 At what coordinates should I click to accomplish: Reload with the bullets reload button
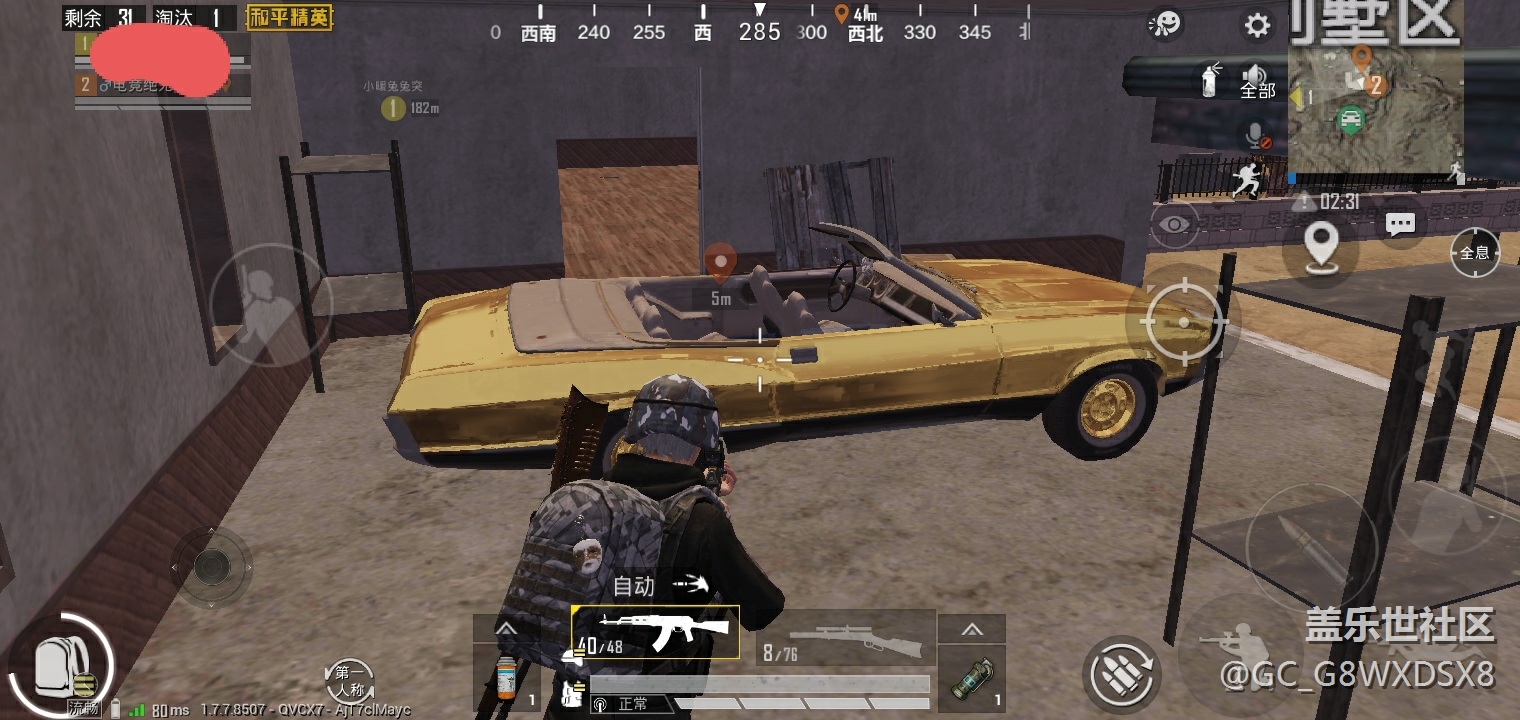(1122, 672)
